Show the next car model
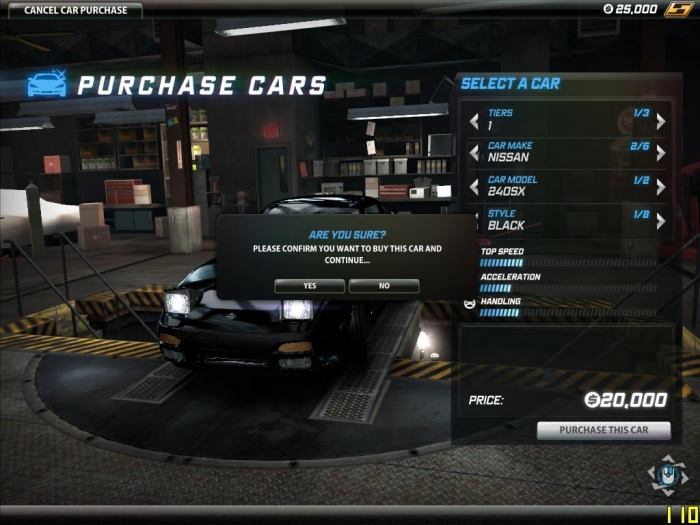Image resolution: width=700 pixels, height=525 pixels. tap(660, 187)
